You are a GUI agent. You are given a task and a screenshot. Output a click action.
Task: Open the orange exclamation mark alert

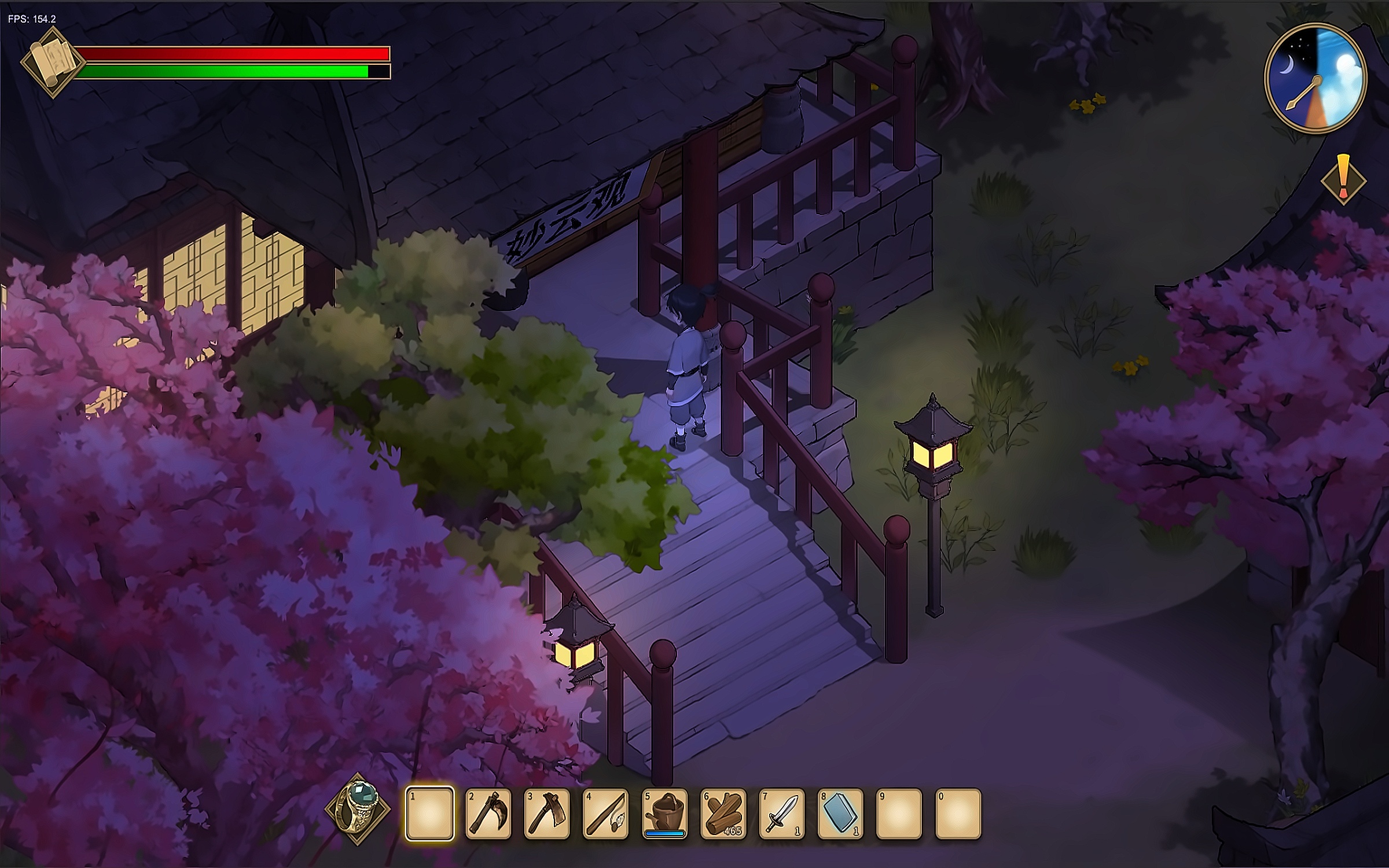click(x=1343, y=179)
